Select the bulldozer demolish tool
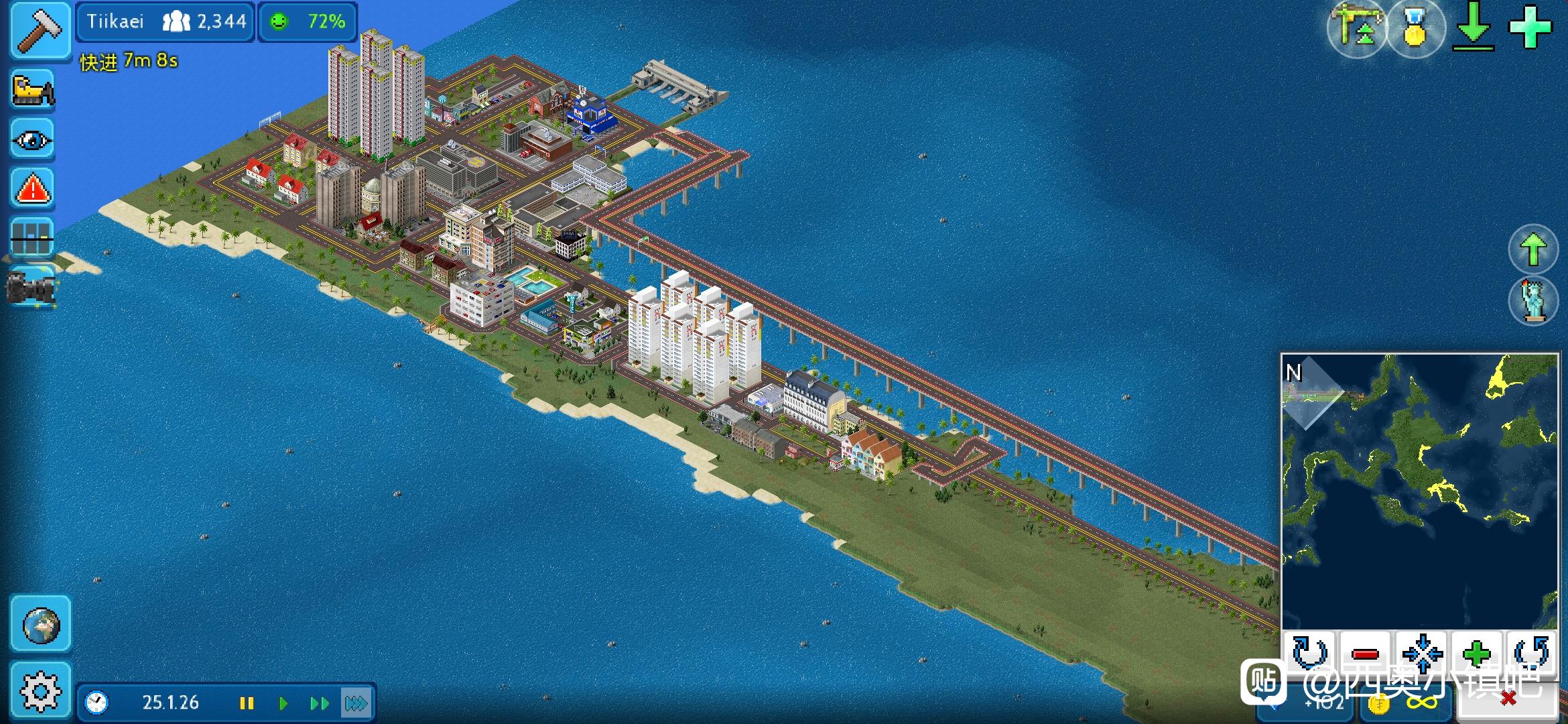The height and width of the screenshot is (724, 1568). click(33, 90)
